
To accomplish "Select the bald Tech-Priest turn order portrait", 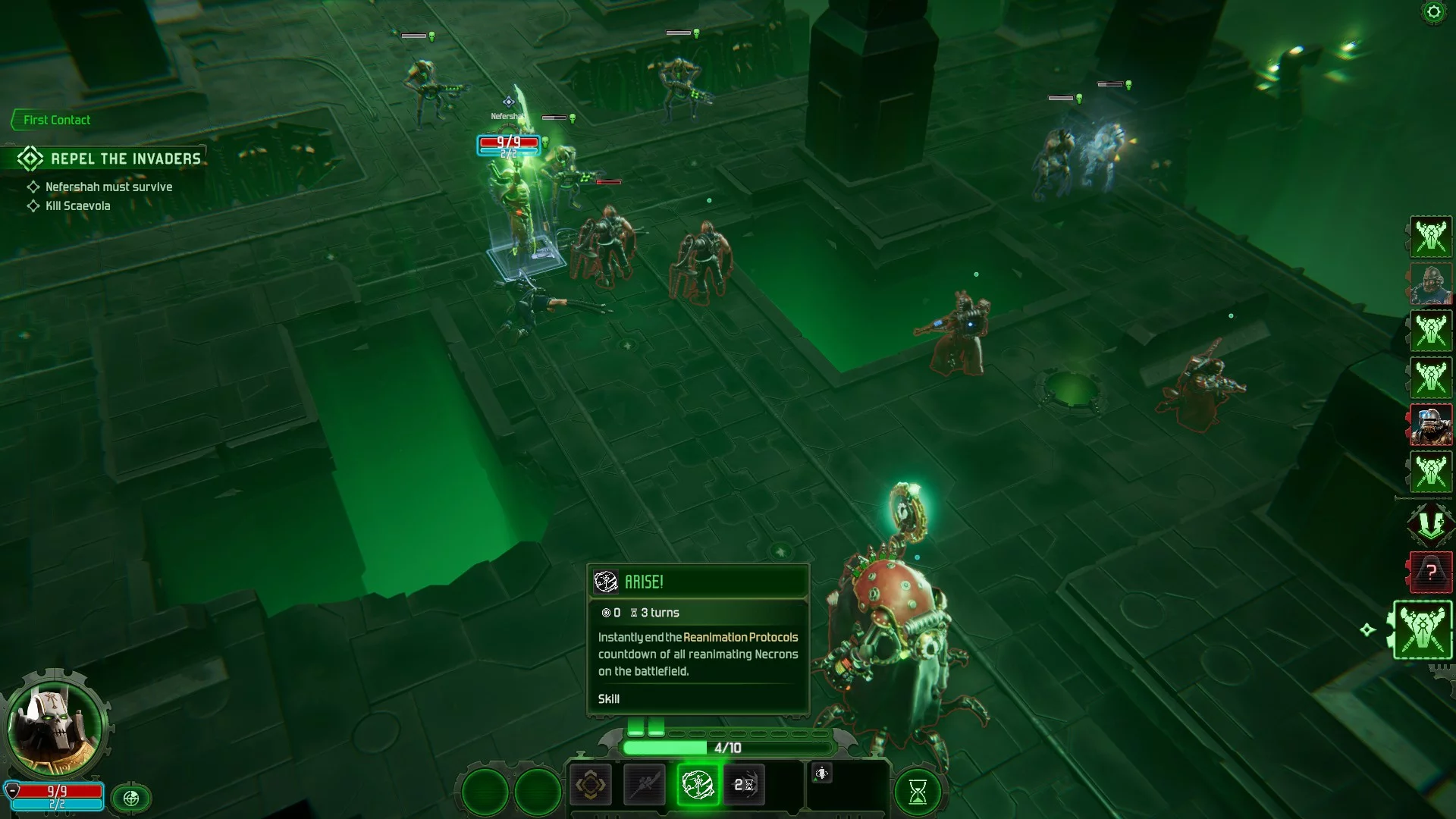I will click(x=1431, y=284).
